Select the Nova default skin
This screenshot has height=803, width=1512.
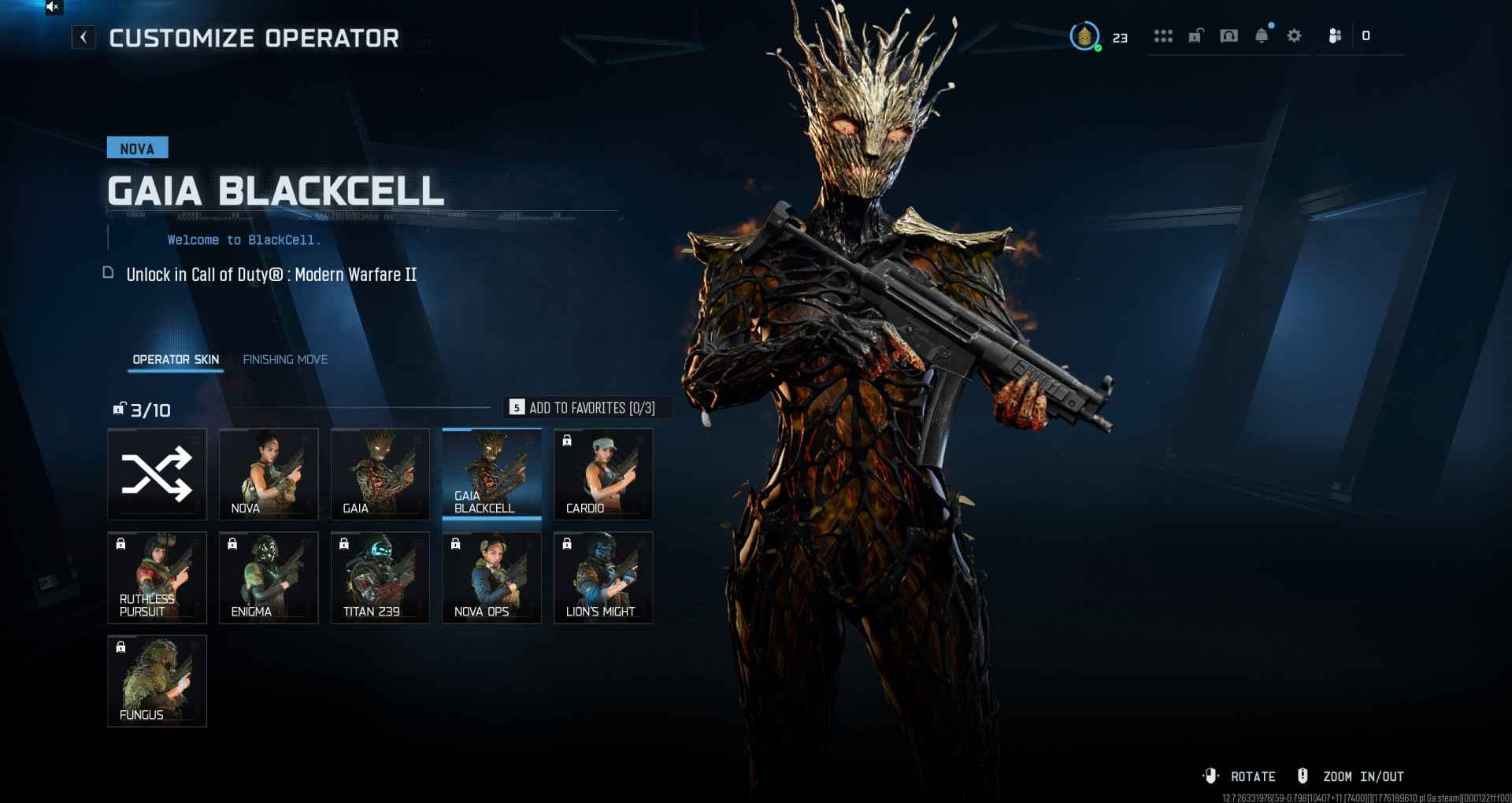pos(269,474)
